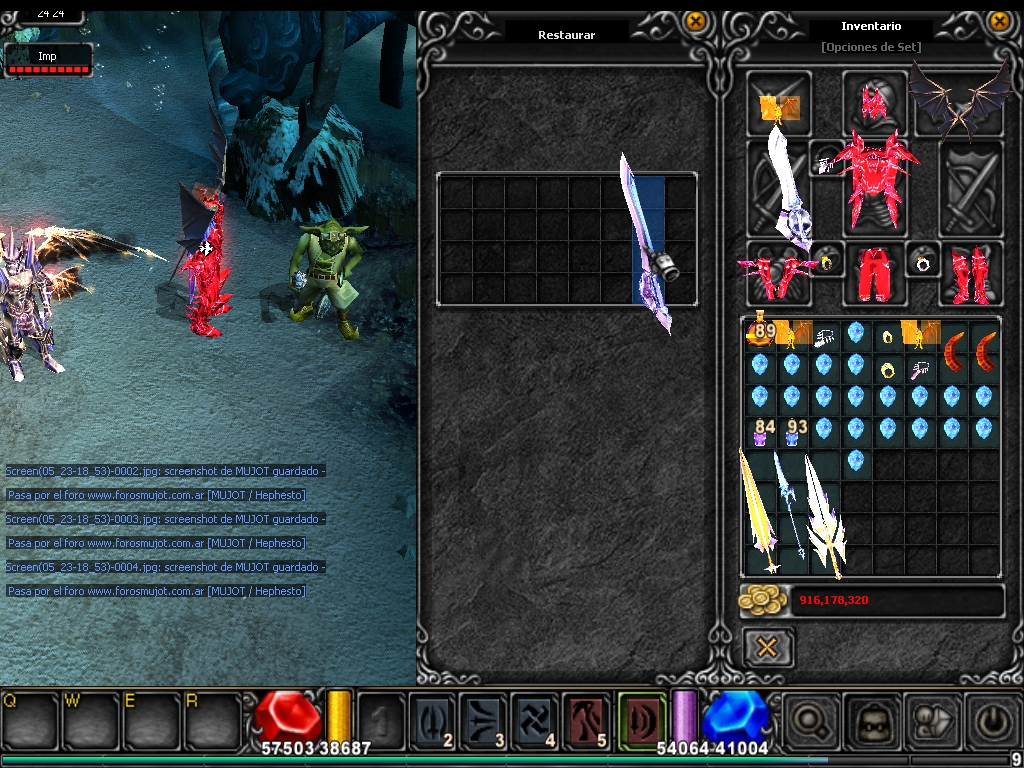Select the pinwheel skill numbered 4
This screenshot has height=768, width=1024.
point(535,719)
